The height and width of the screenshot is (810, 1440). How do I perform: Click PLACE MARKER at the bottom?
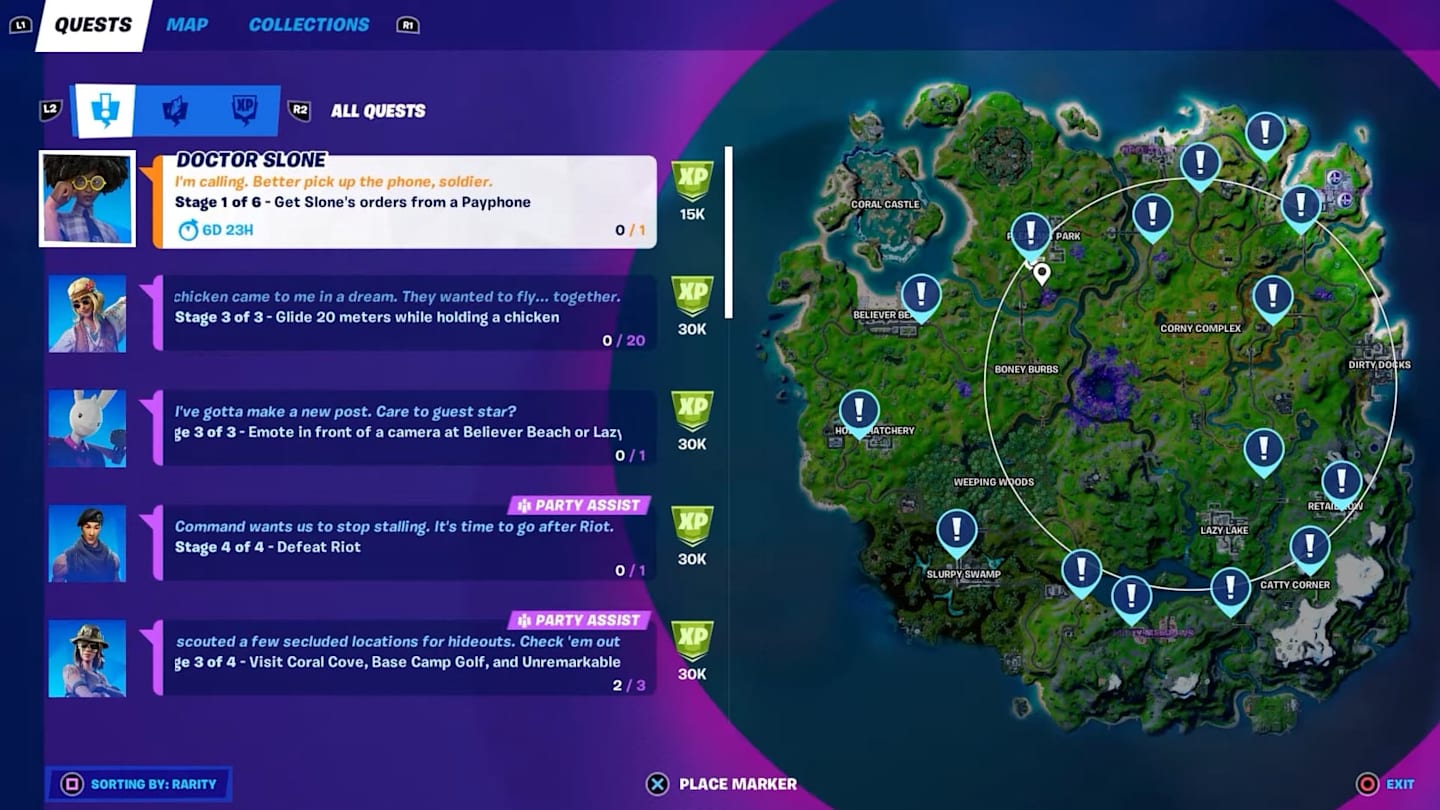tap(722, 784)
